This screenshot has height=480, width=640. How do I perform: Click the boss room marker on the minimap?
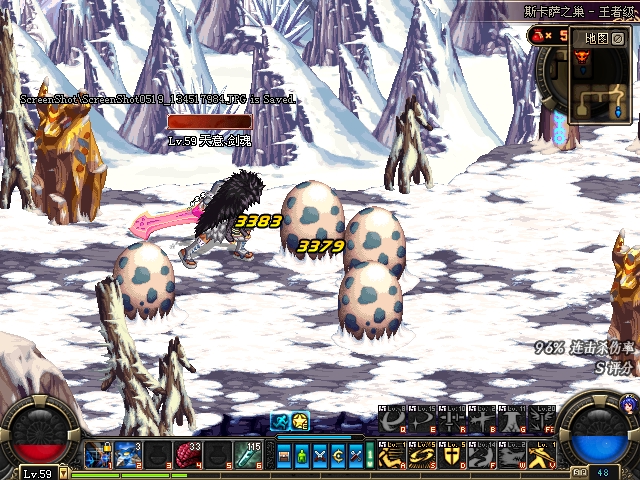coord(581,59)
